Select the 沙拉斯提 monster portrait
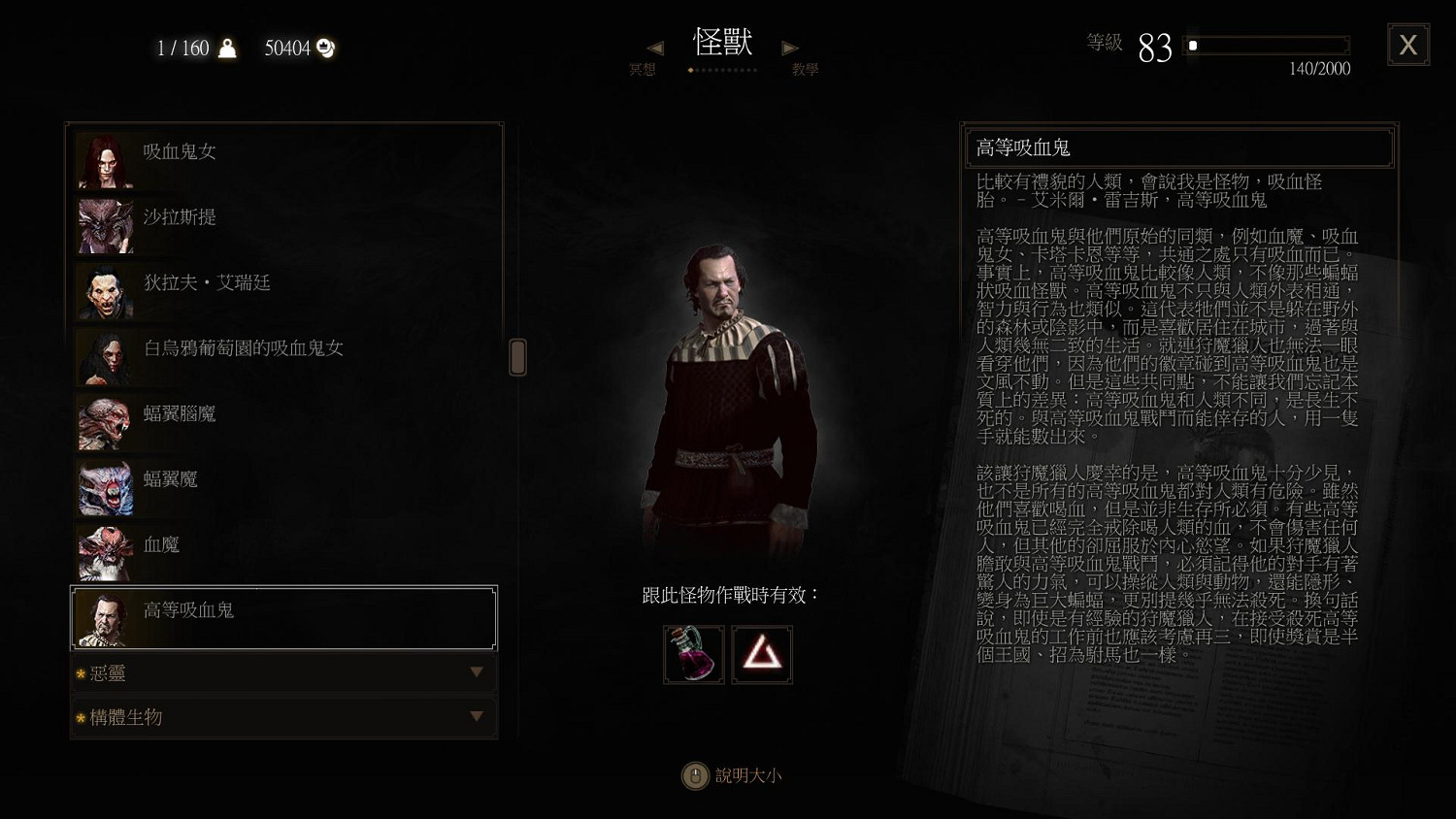Viewport: 1456px width, 819px height. [105, 226]
